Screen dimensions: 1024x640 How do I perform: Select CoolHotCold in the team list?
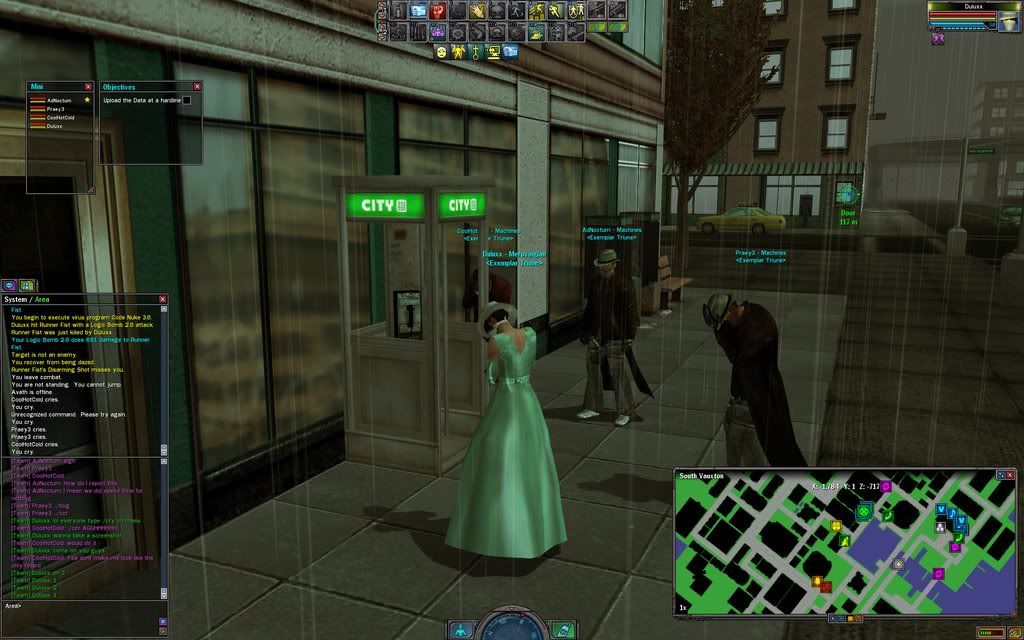coord(60,117)
